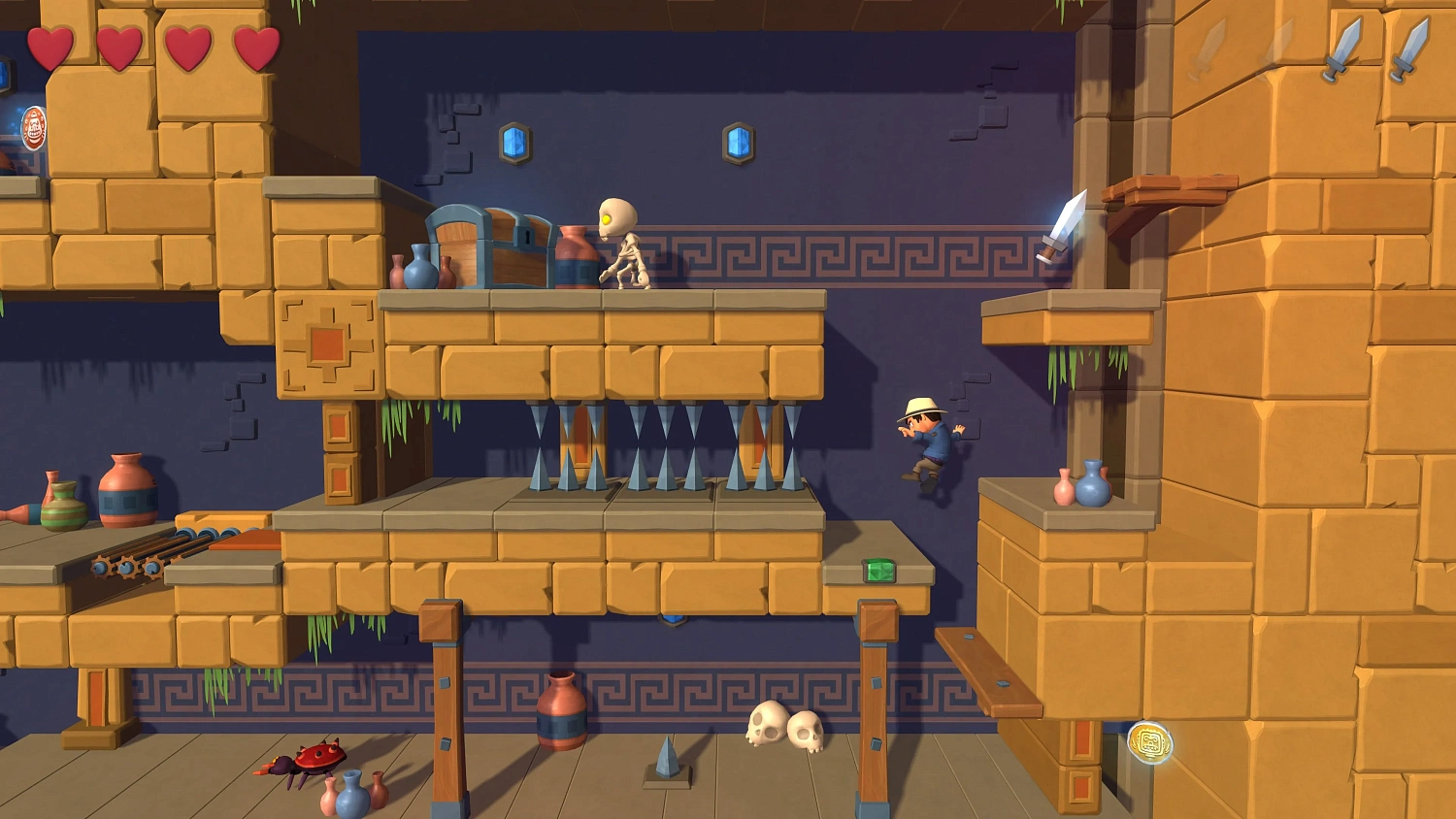This screenshot has height=819, width=1456.
Task: Click the tall dark urn near the chest
Action: [x=577, y=255]
